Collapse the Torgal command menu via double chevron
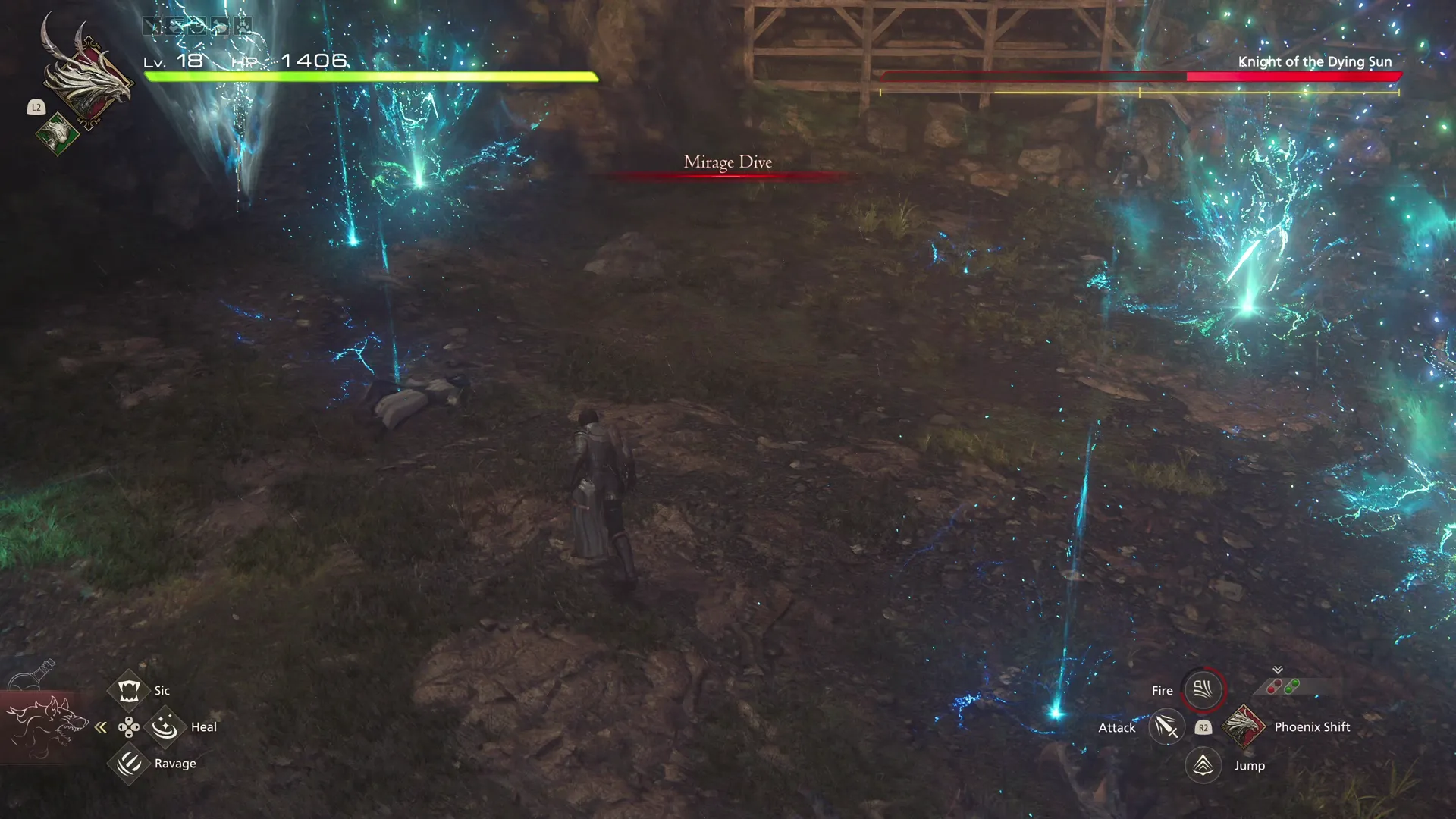 (101, 726)
